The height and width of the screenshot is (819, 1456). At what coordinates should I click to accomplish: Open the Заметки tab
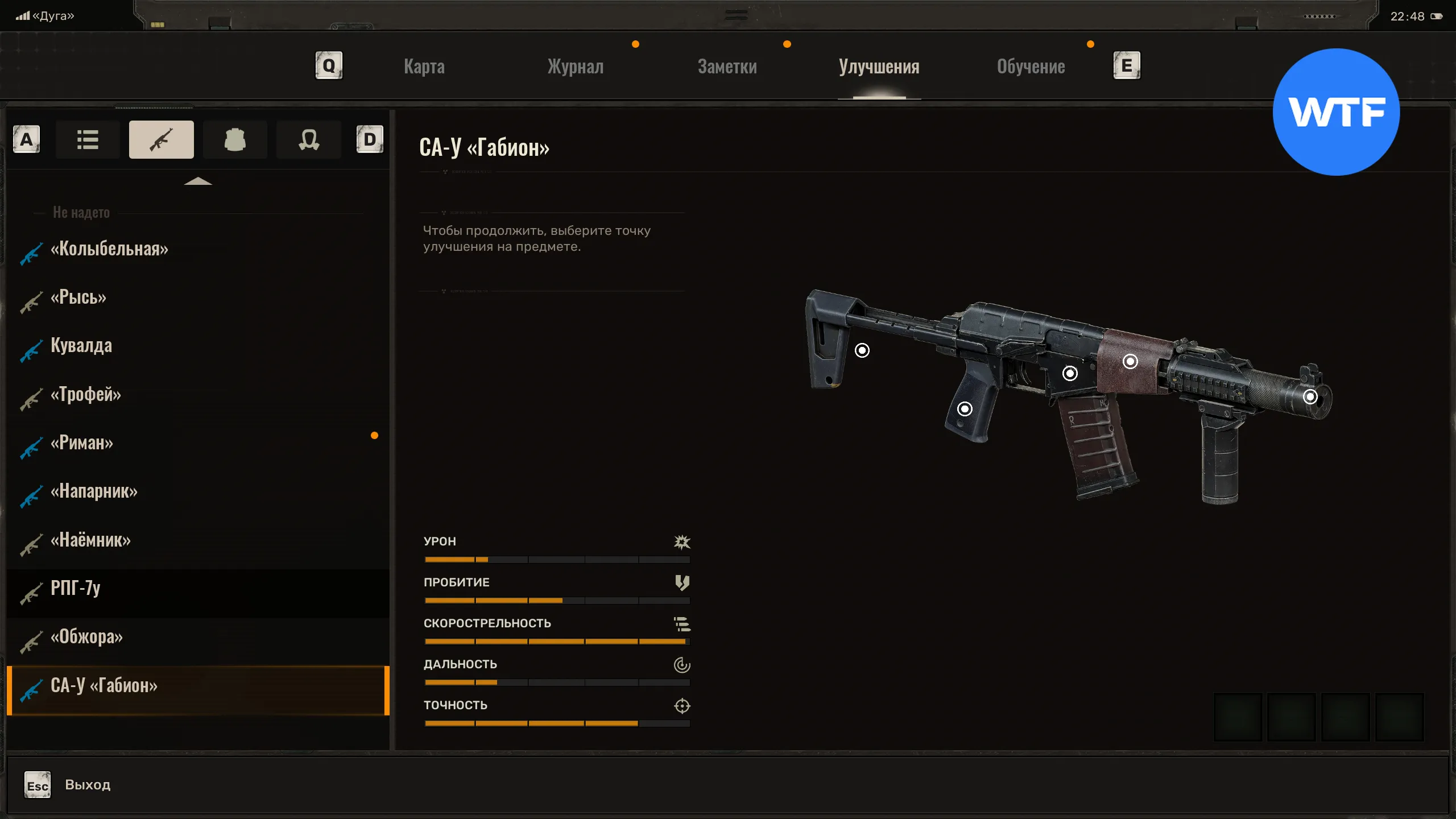pos(727,67)
